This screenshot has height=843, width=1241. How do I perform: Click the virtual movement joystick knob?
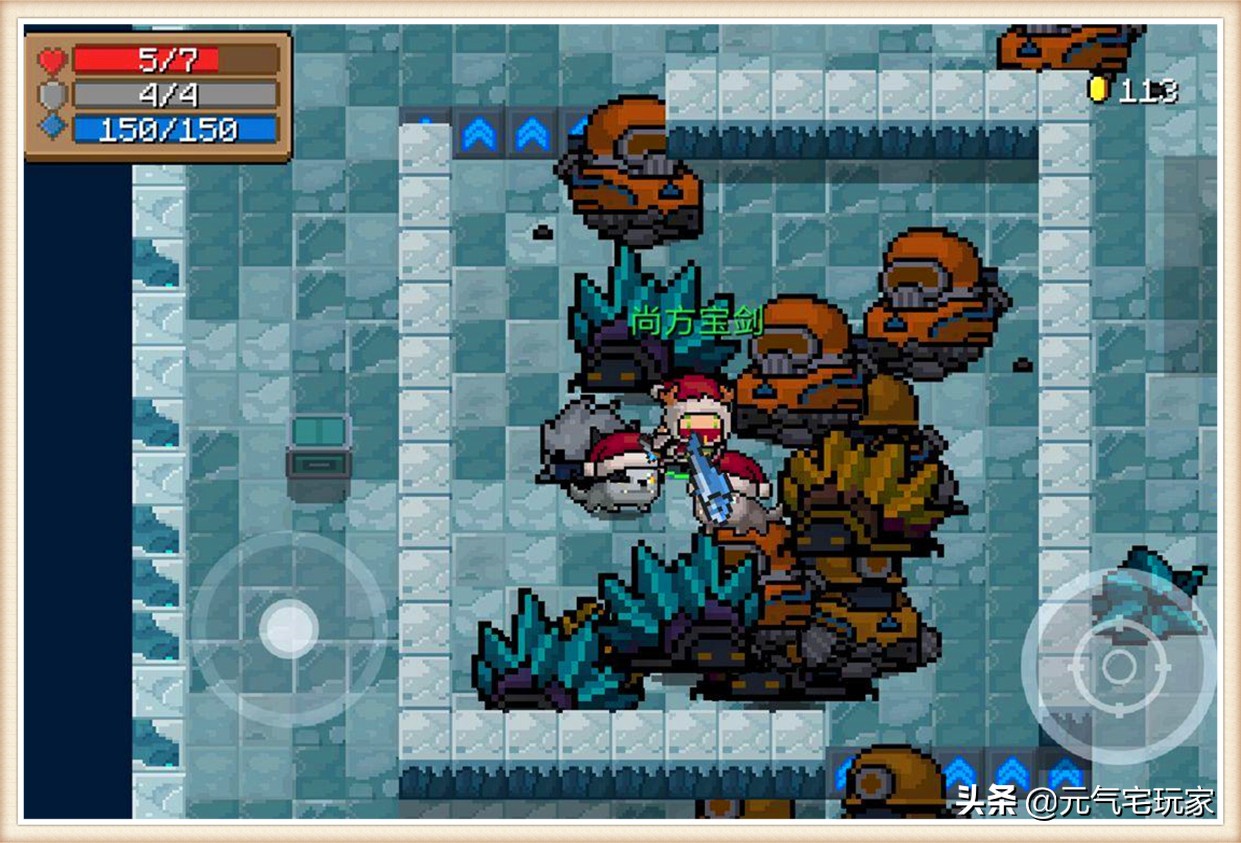tap(289, 630)
